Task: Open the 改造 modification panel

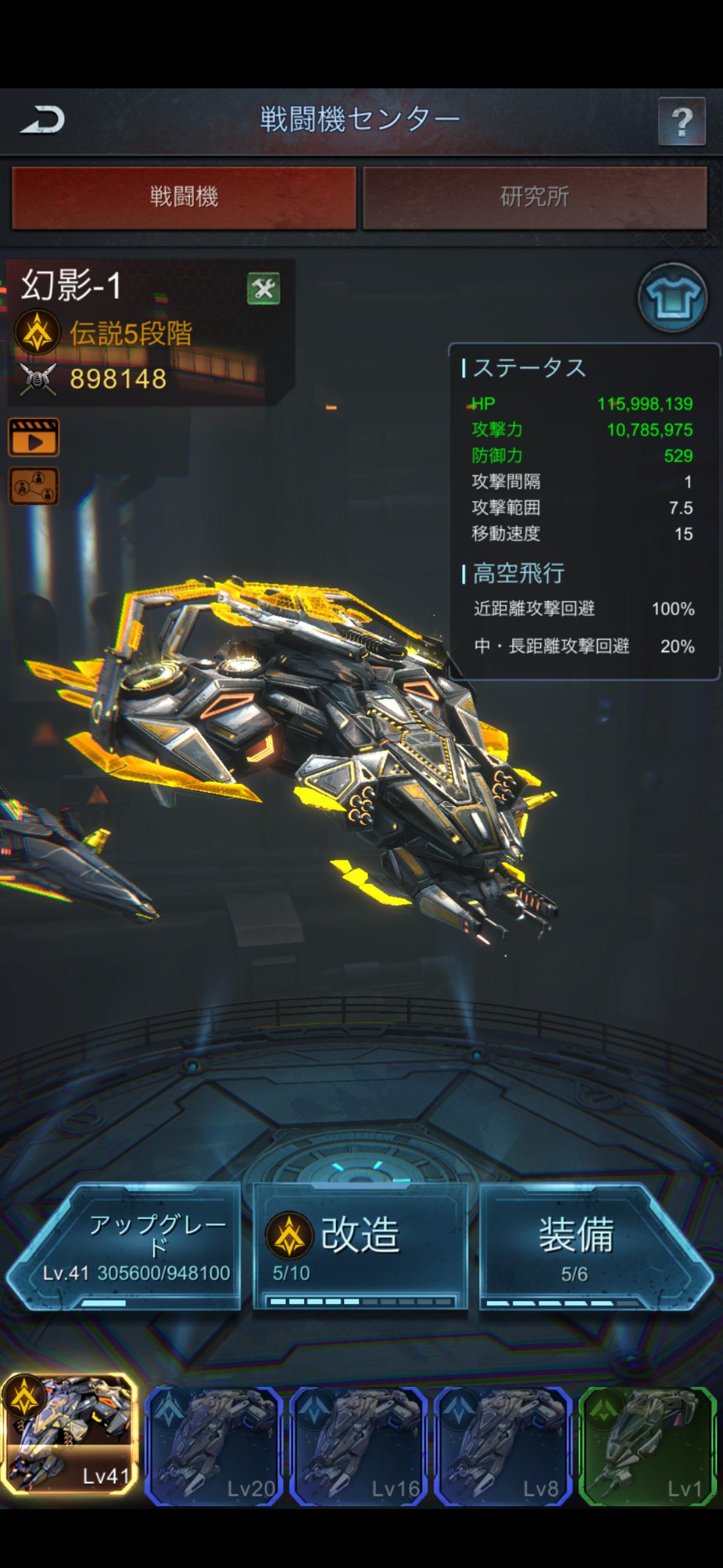Action: [361, 1247]
